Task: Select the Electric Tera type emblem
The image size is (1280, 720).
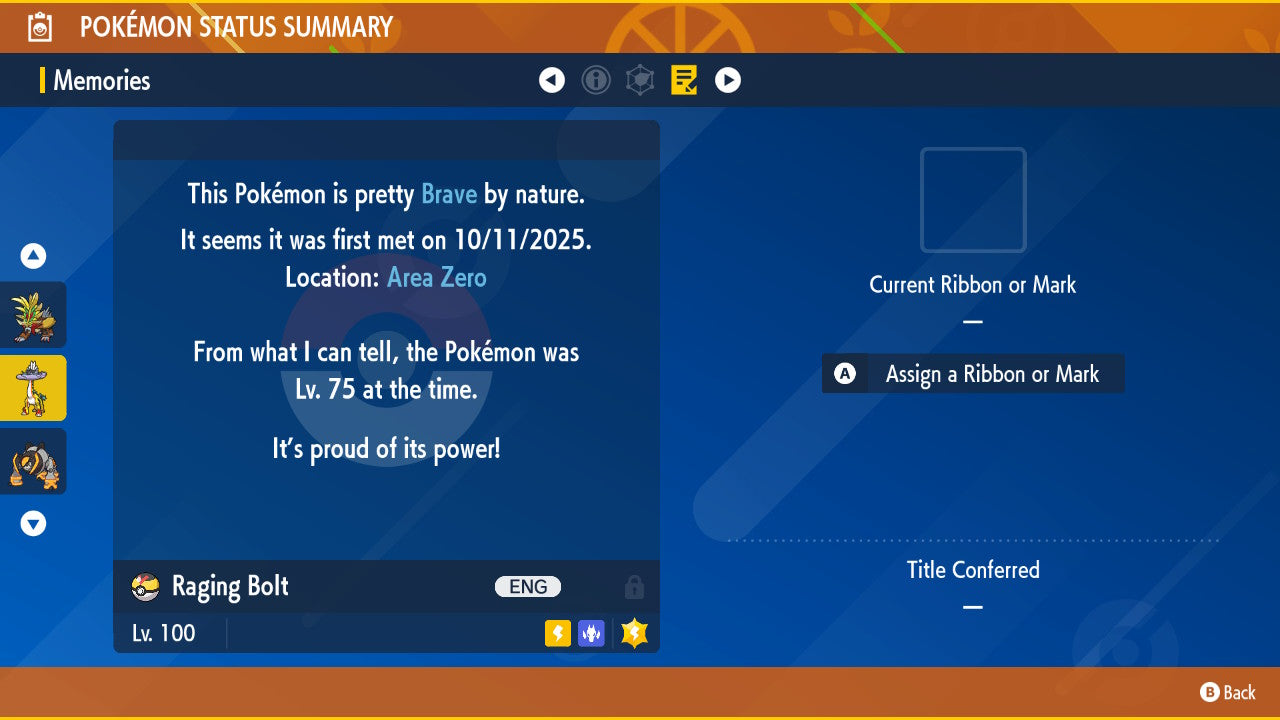Action: pyautogui.click(x=633, y=633)
